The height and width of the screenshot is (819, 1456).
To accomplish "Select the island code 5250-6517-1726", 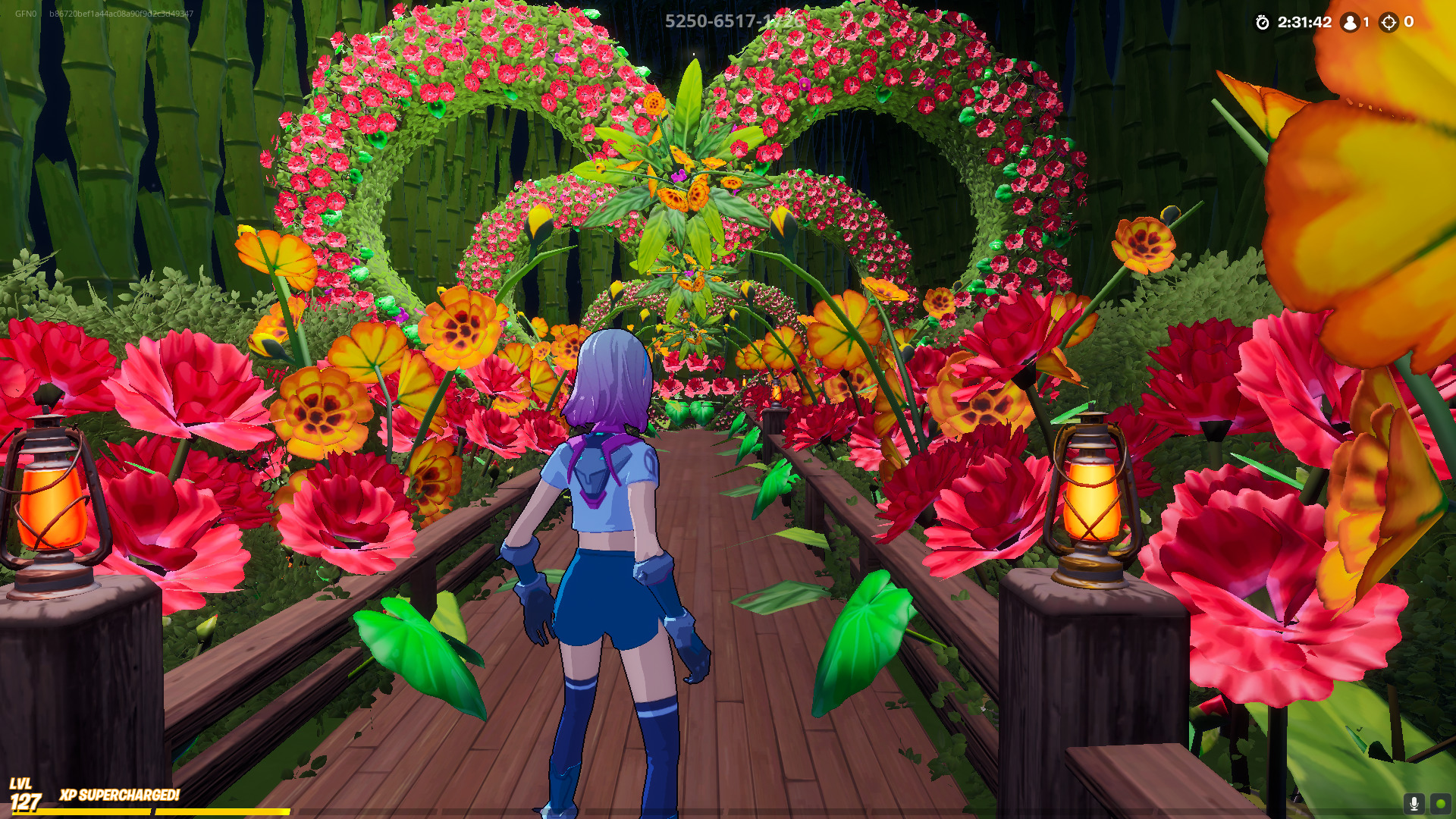I will tap(733, 21).
